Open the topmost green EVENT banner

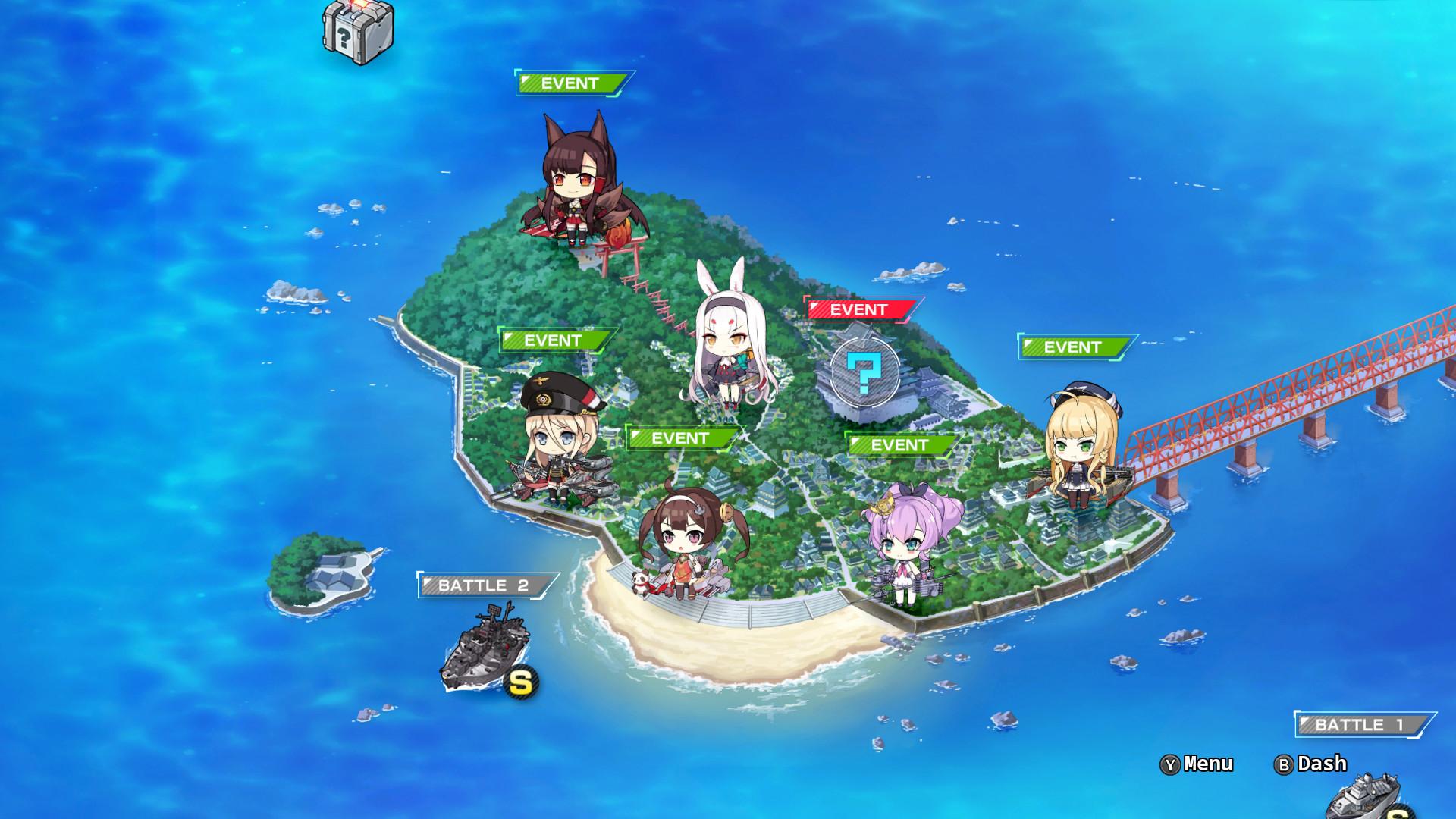click(x=570, y=84)
